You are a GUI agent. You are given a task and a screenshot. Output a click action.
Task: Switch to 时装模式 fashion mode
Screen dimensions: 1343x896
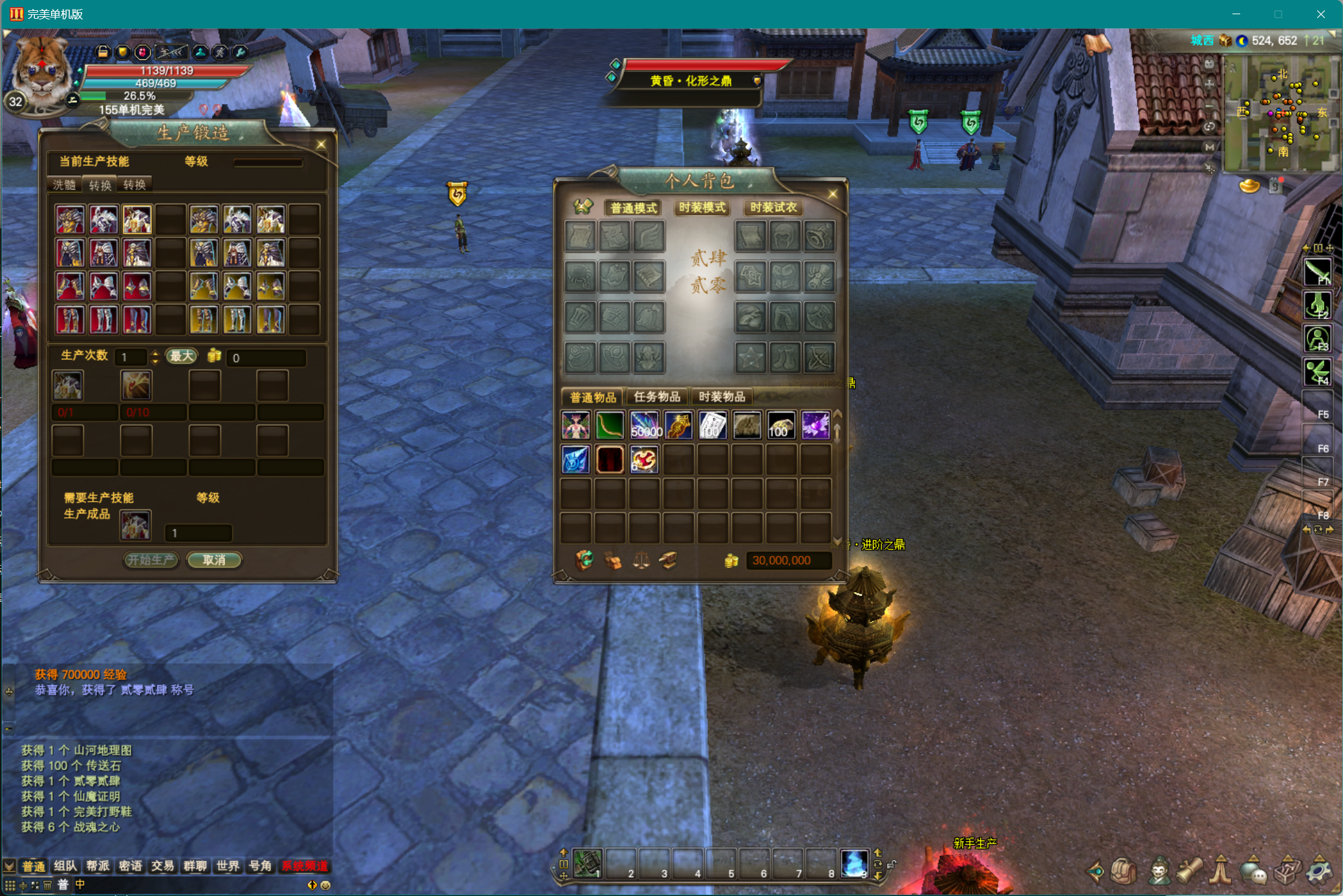(x=702, y=208)
